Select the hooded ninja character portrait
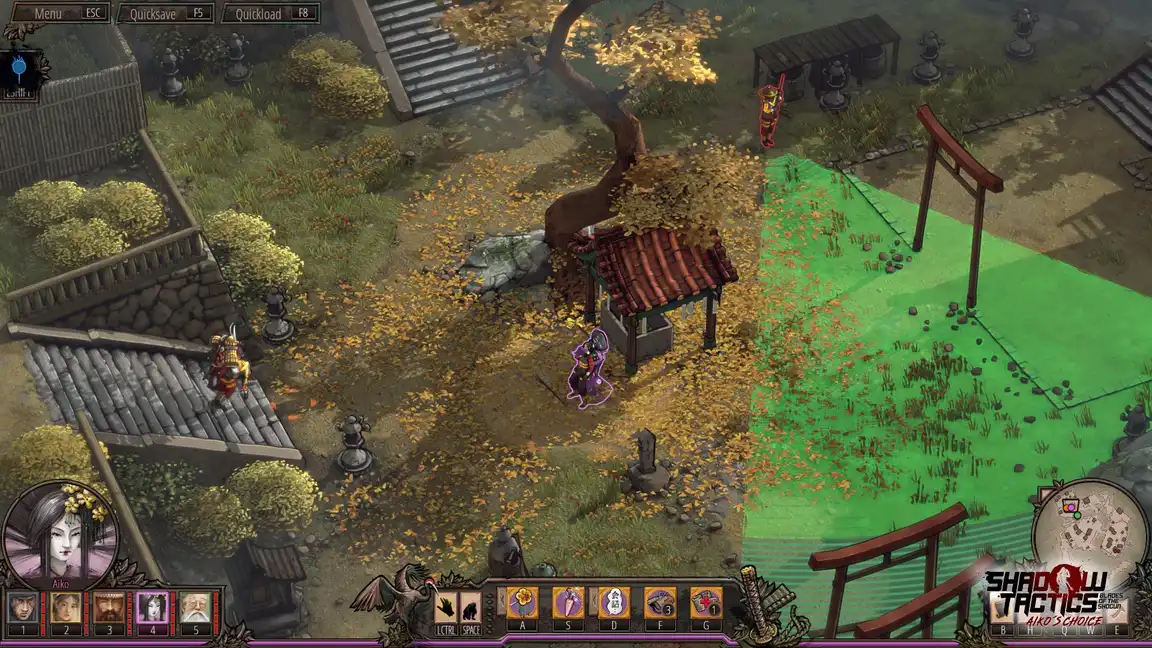Screen dimensions: 1152x648 (23, 608)
